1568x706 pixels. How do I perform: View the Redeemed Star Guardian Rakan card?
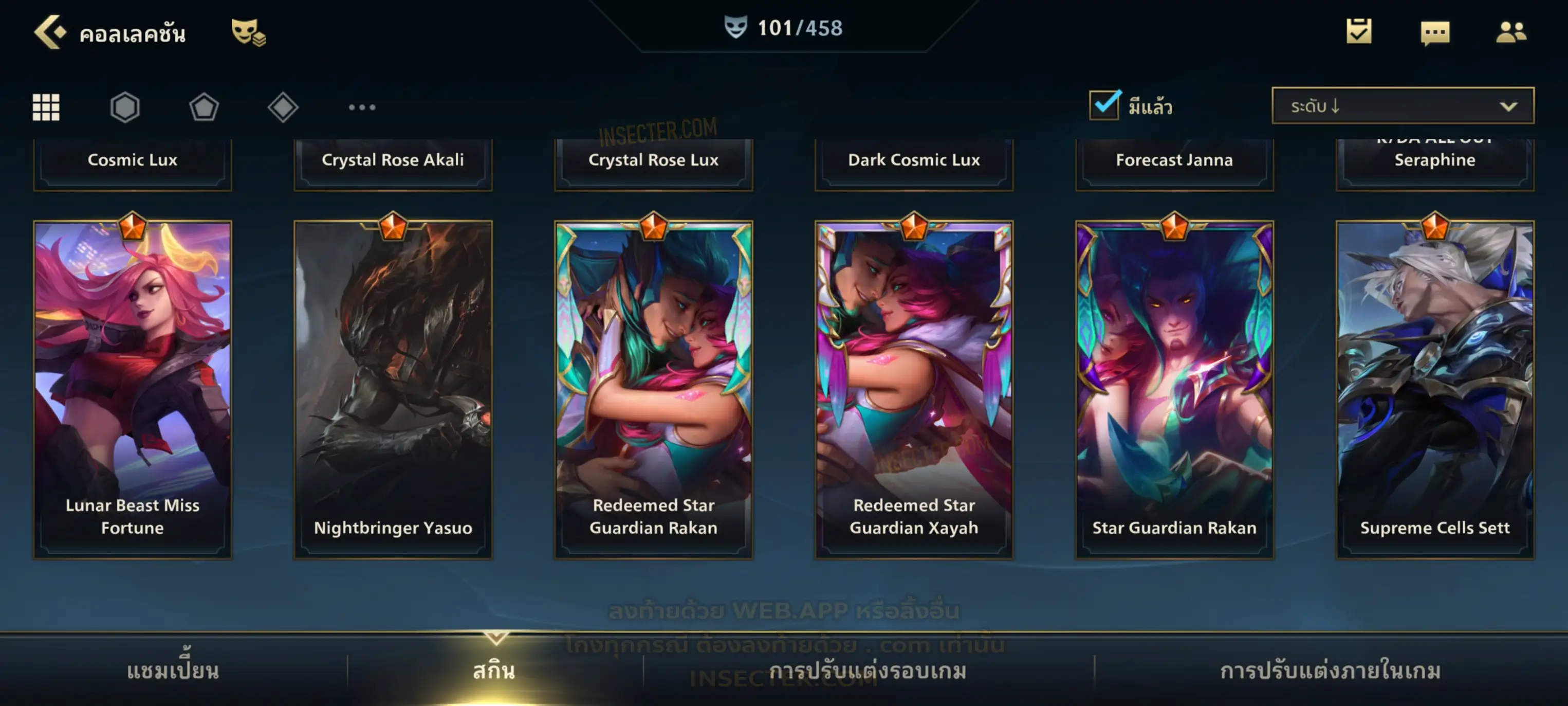pos(654,390)
